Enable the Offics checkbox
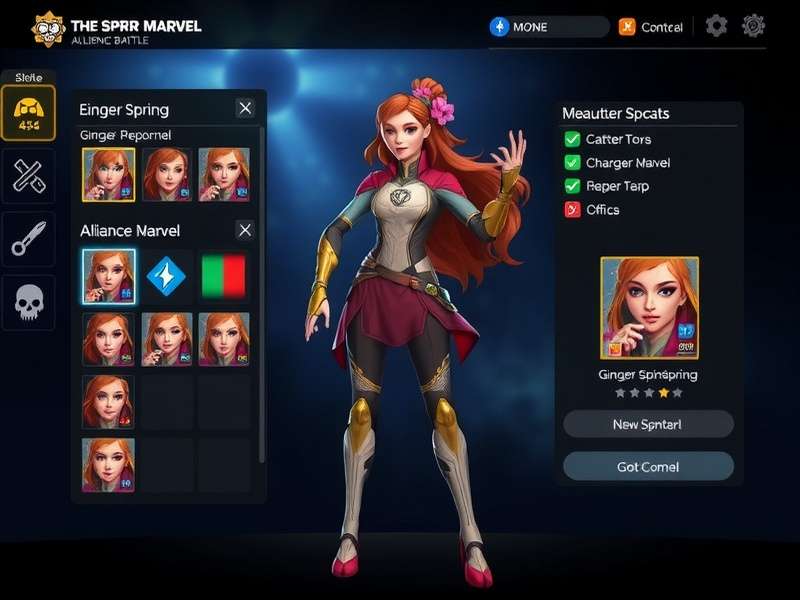The width and height of the screenshot is (800, 600). point(572,209)
